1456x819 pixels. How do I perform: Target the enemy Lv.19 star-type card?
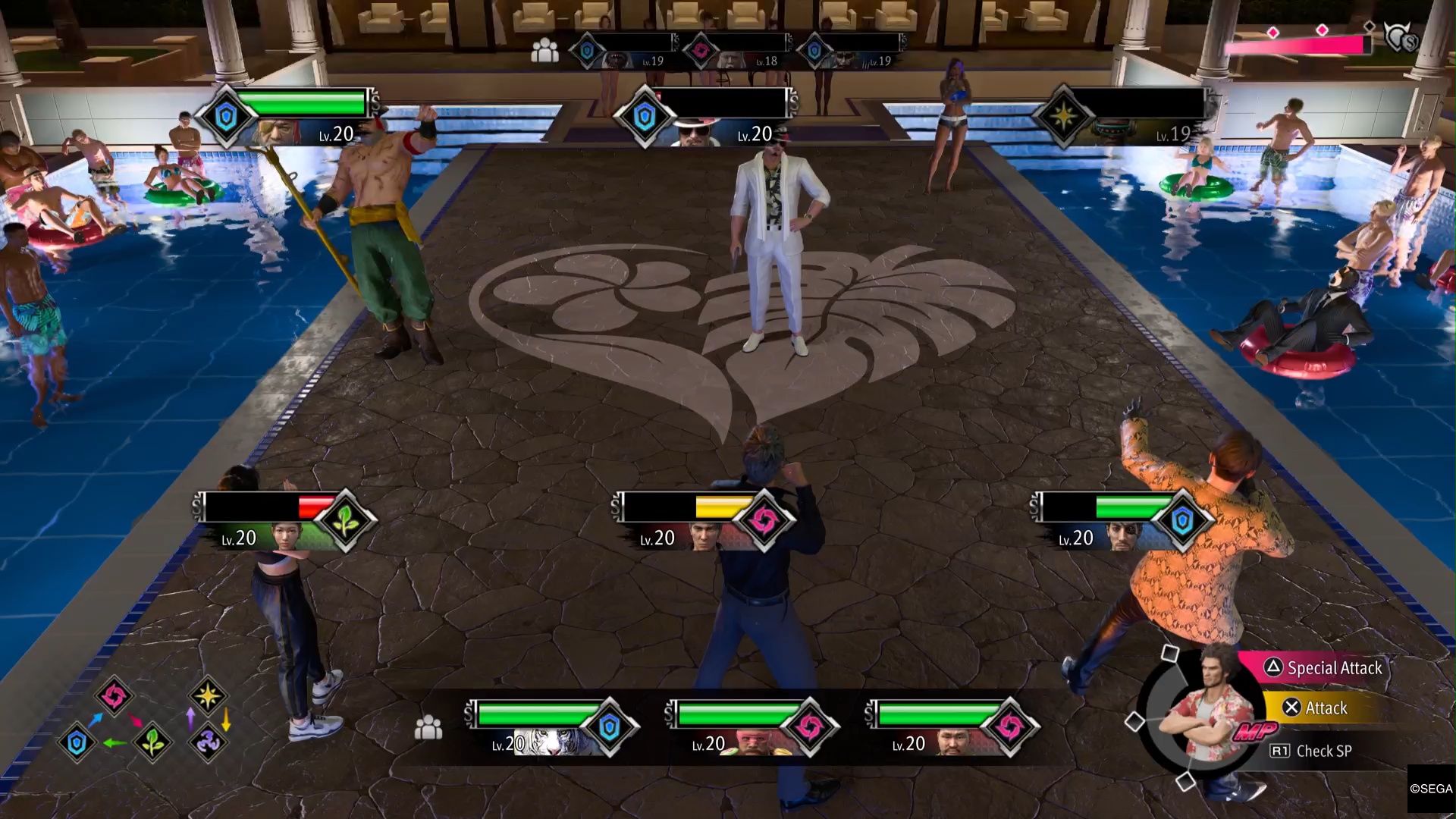pos(1126,118)
